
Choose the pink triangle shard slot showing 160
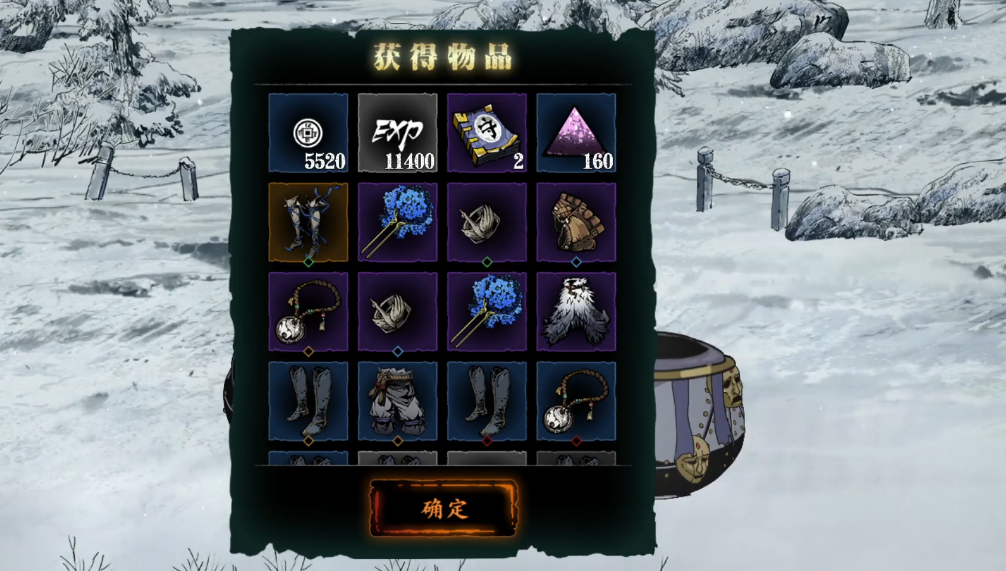(576, 133)
